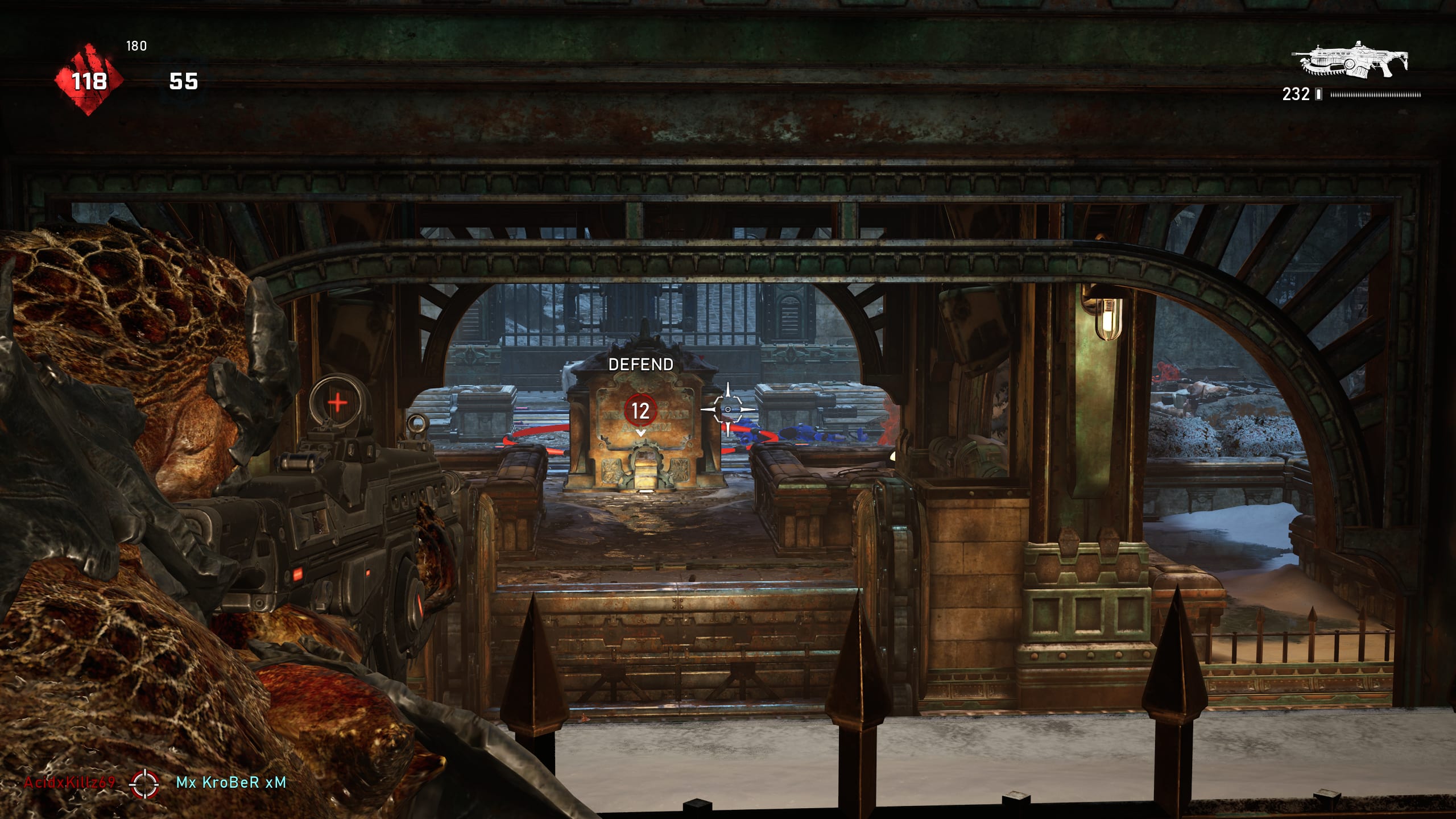Click the kill feed crosshair icon
The image size is (1456, 819).
point(144,783)
